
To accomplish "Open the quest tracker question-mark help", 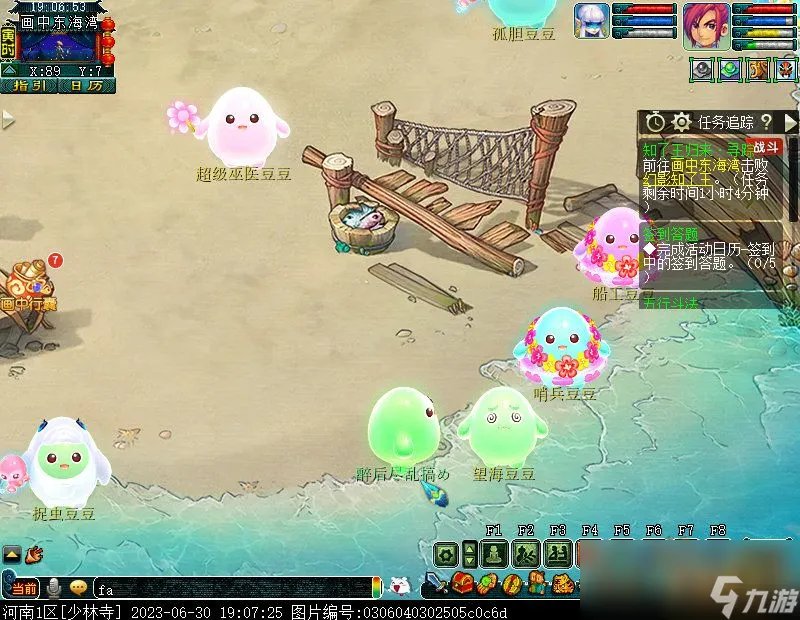I will click(767, 122).
